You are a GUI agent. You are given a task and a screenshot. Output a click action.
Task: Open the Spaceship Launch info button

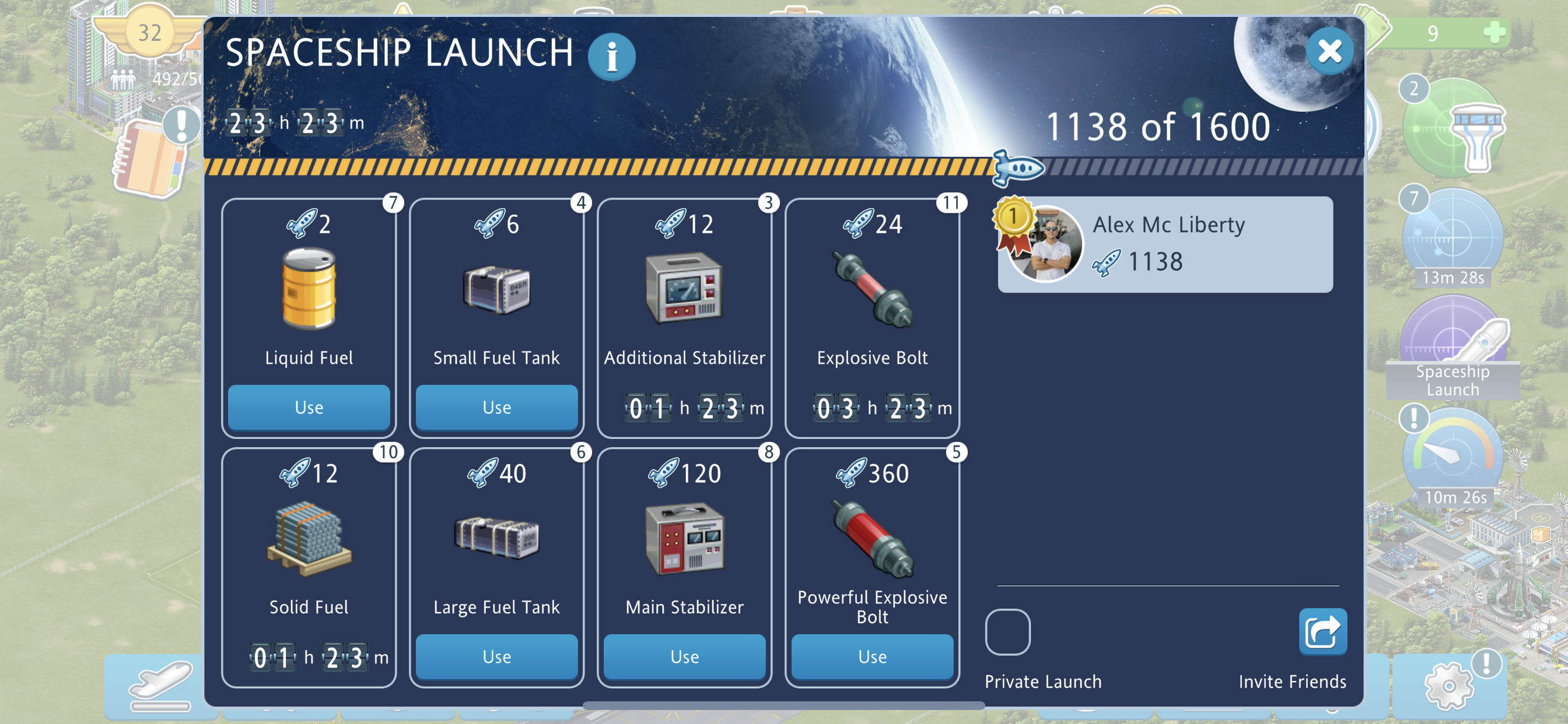(611, 57)
